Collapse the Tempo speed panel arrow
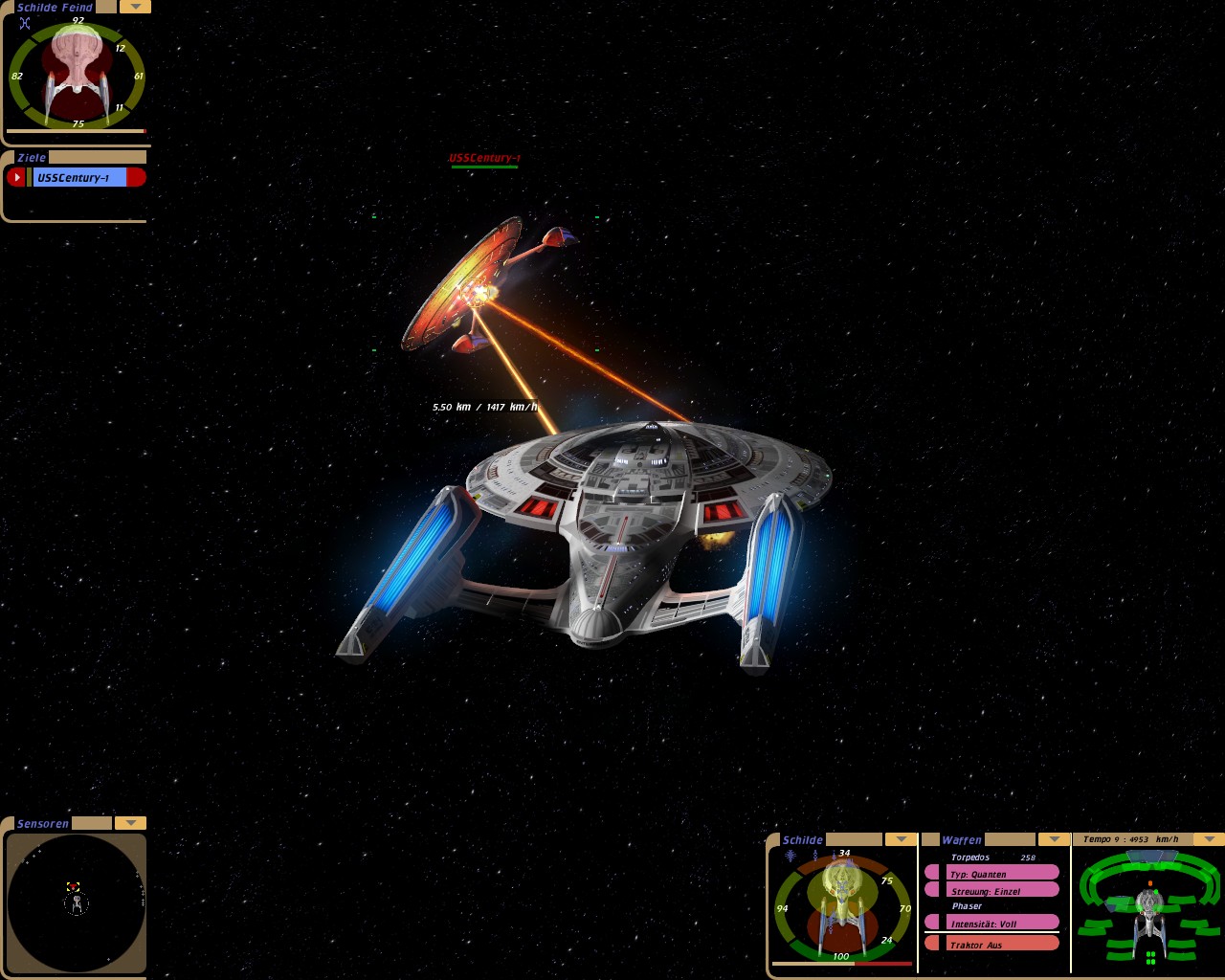Viewport: 1225px width, 980px height. click(1207, 839)
